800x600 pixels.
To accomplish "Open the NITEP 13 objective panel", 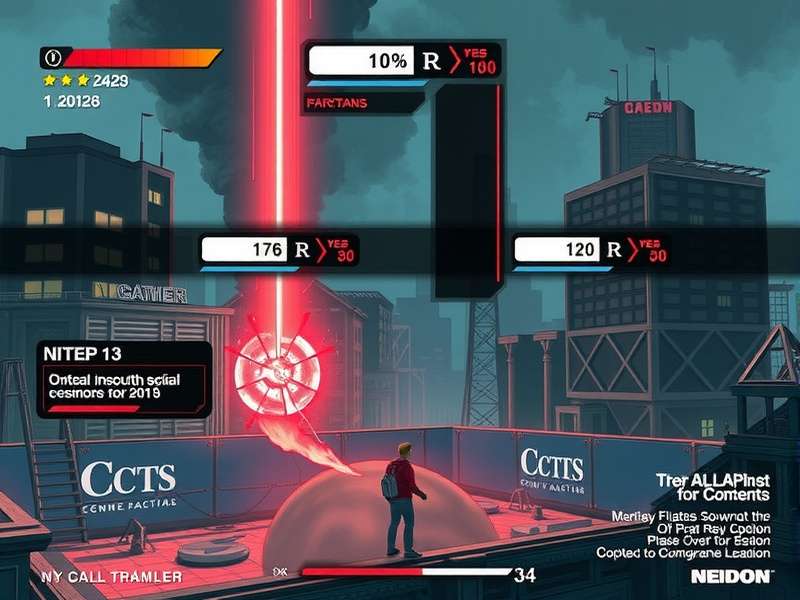I will pos(124,378).
